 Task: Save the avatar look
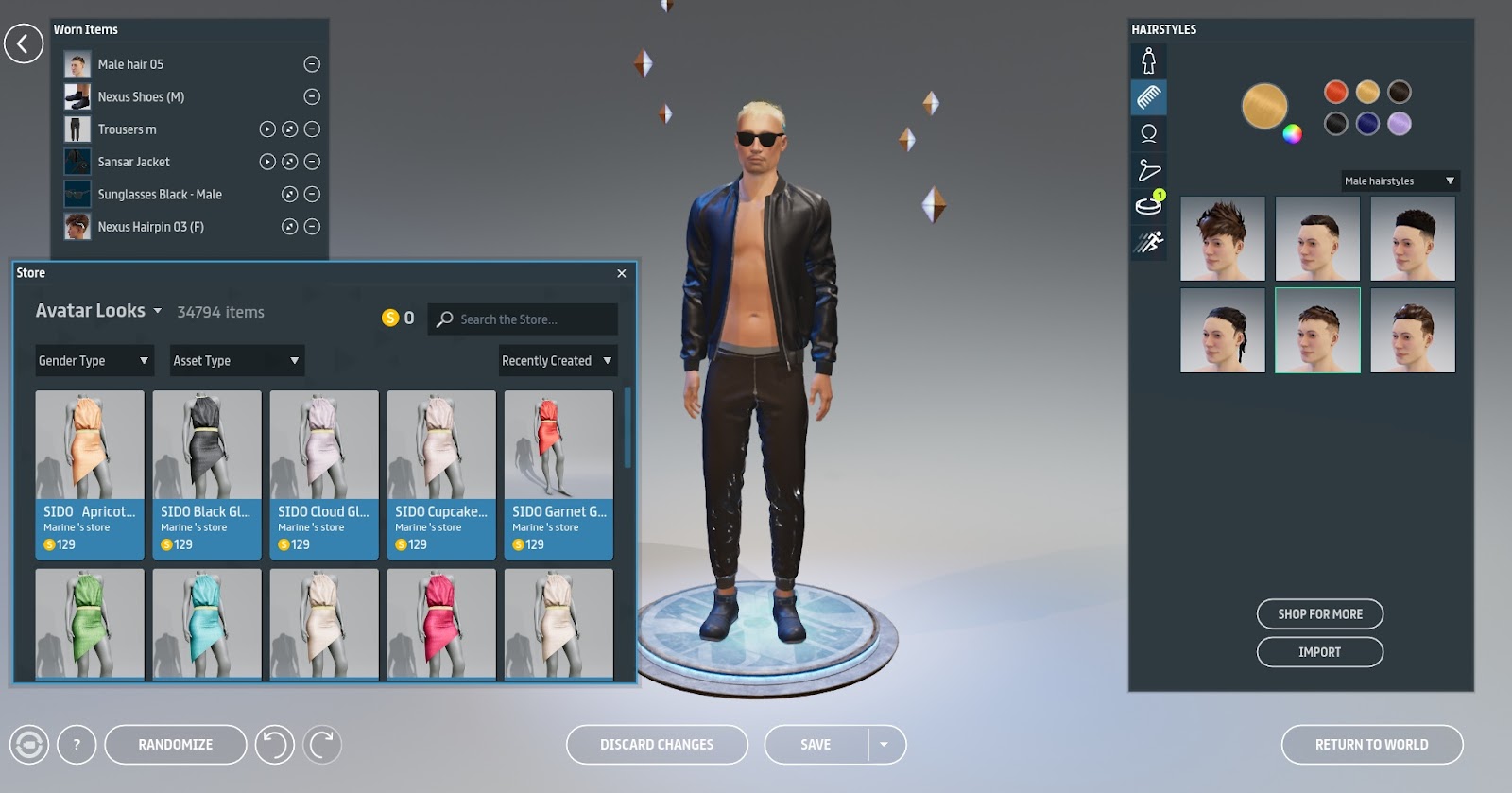click(x=816, y=745)
